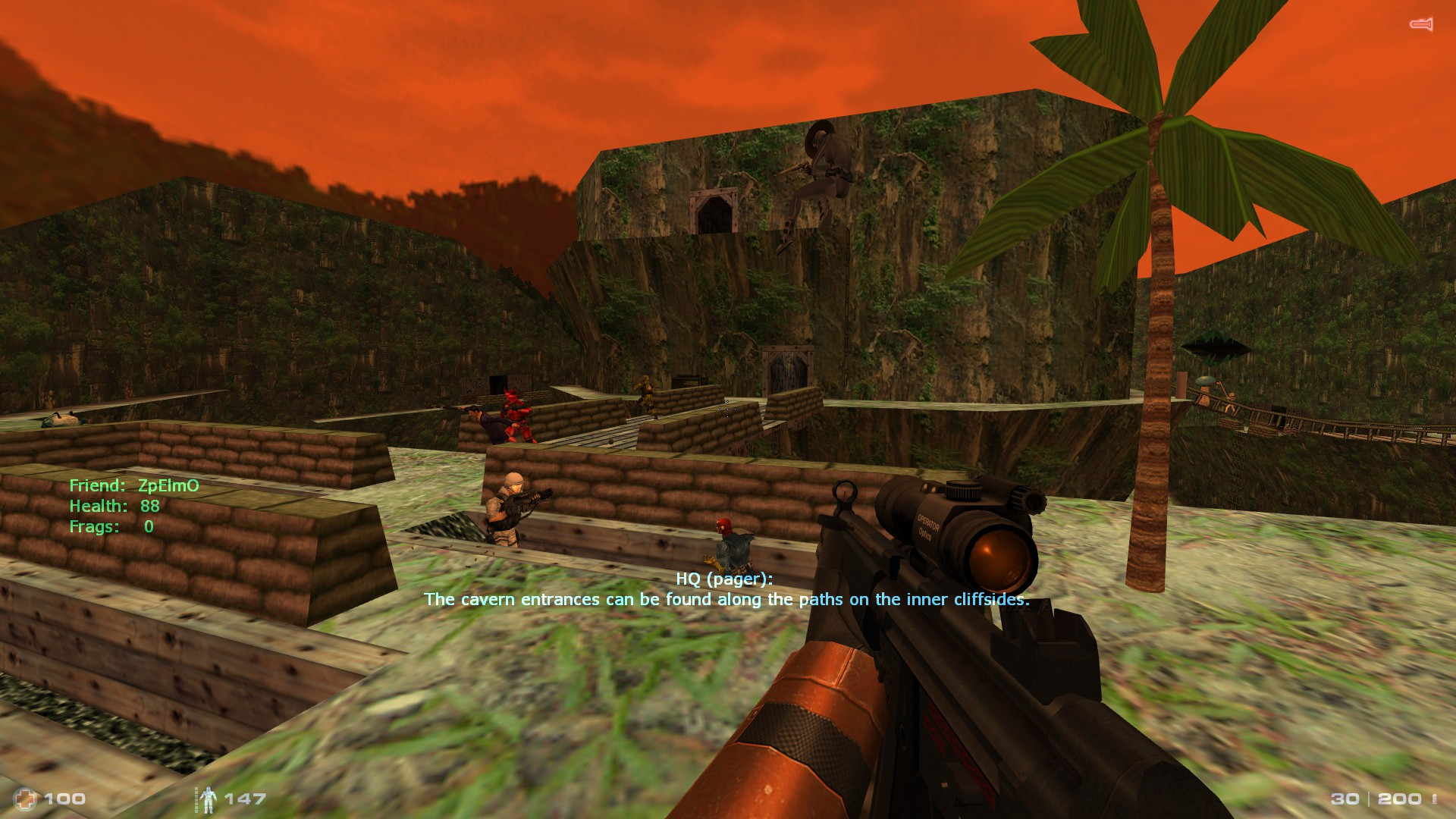Click the health value 100 display

pyautogui.click(x=64, y=799)
